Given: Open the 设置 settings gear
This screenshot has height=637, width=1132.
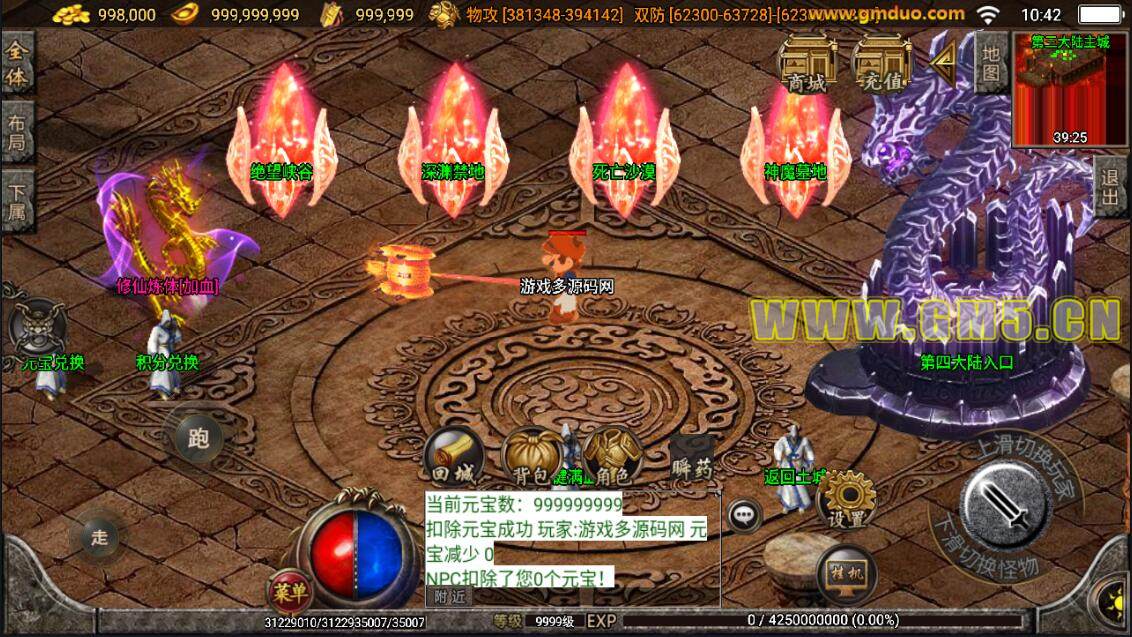Looking at the screenshot, I should pos(847,499).
